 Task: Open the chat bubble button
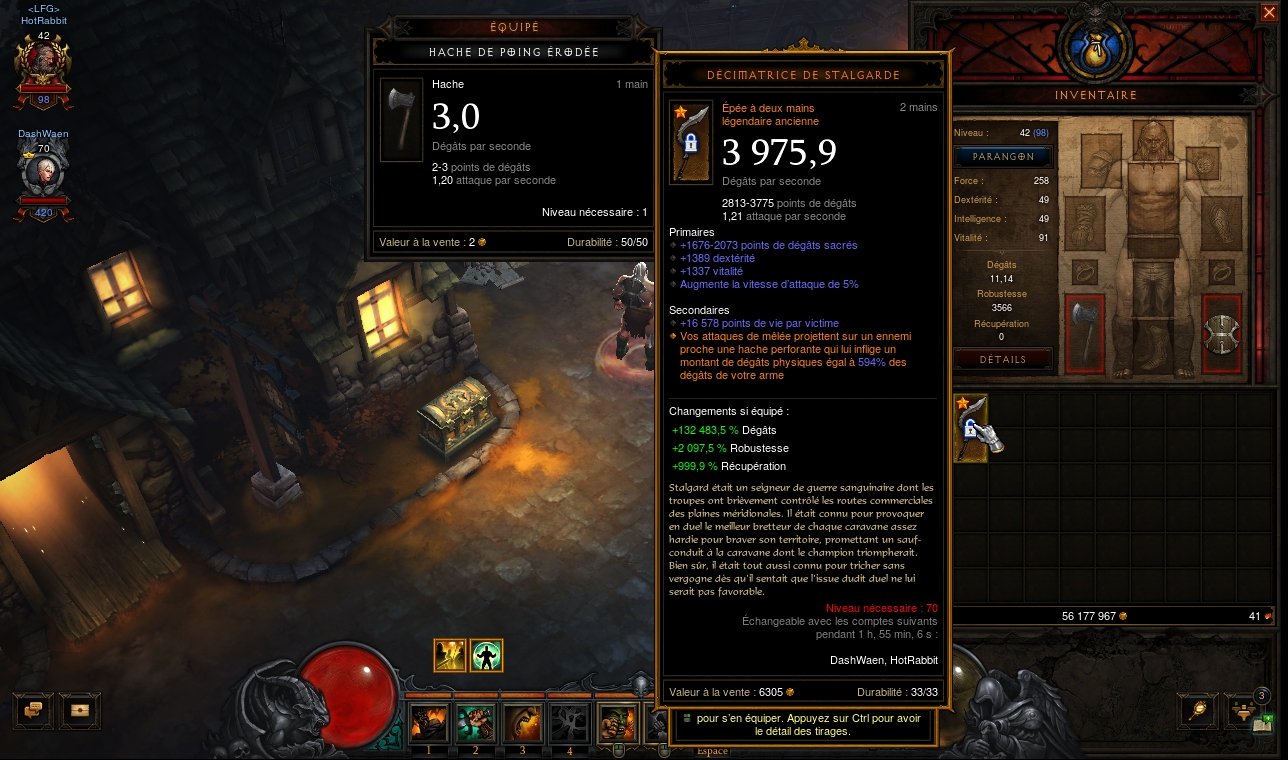pyautogui.click(x=33, y=709)
